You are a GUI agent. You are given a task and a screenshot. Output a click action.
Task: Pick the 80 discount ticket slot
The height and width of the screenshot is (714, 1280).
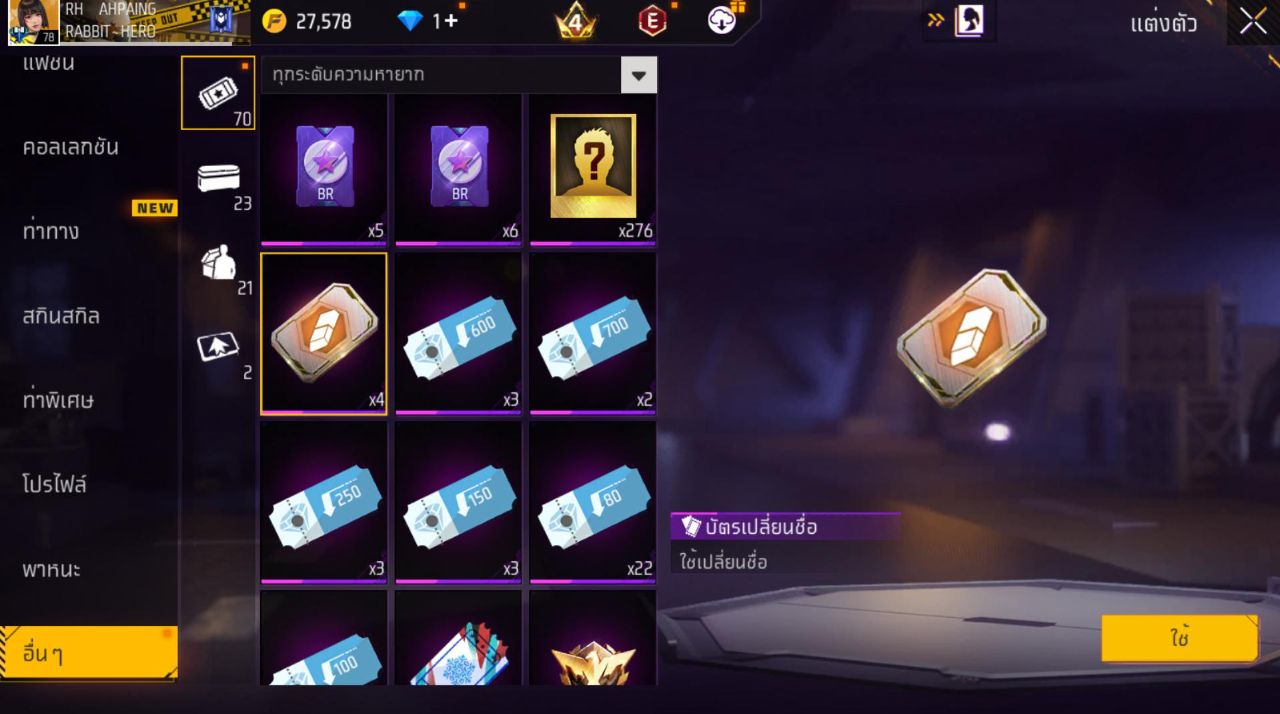click(x=593, y=502)
